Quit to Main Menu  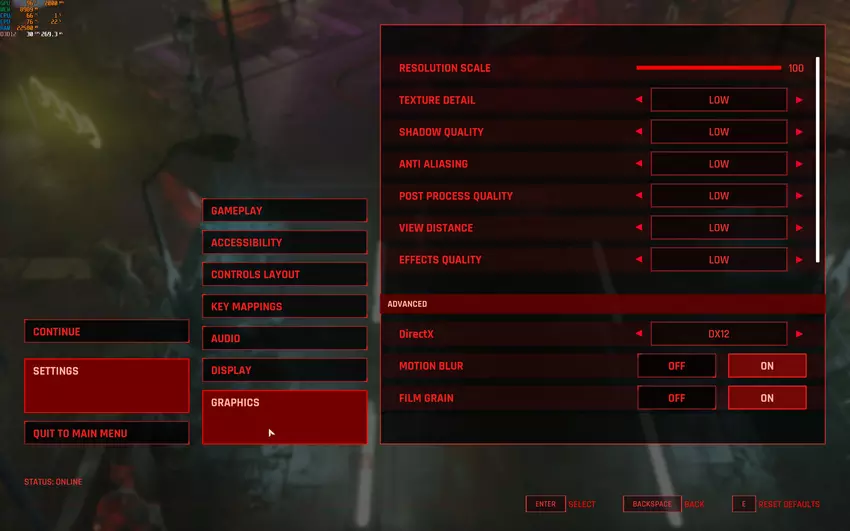point(106,433)
